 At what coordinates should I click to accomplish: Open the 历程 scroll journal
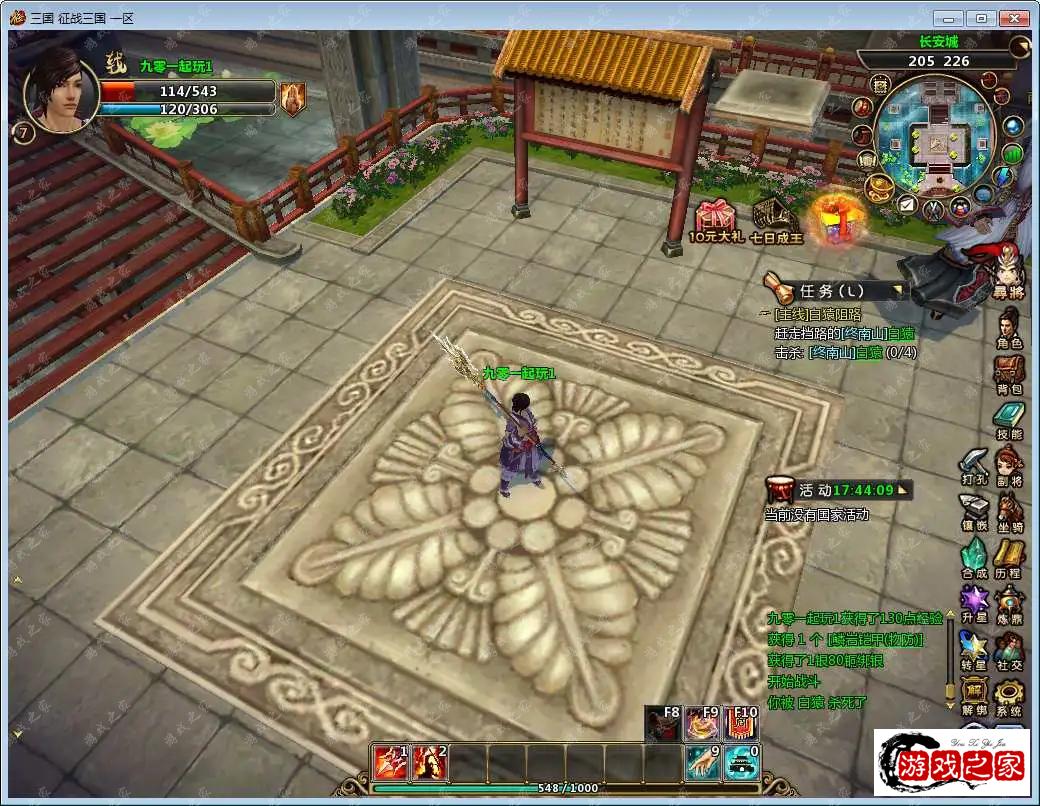(x=1009, y=556)
